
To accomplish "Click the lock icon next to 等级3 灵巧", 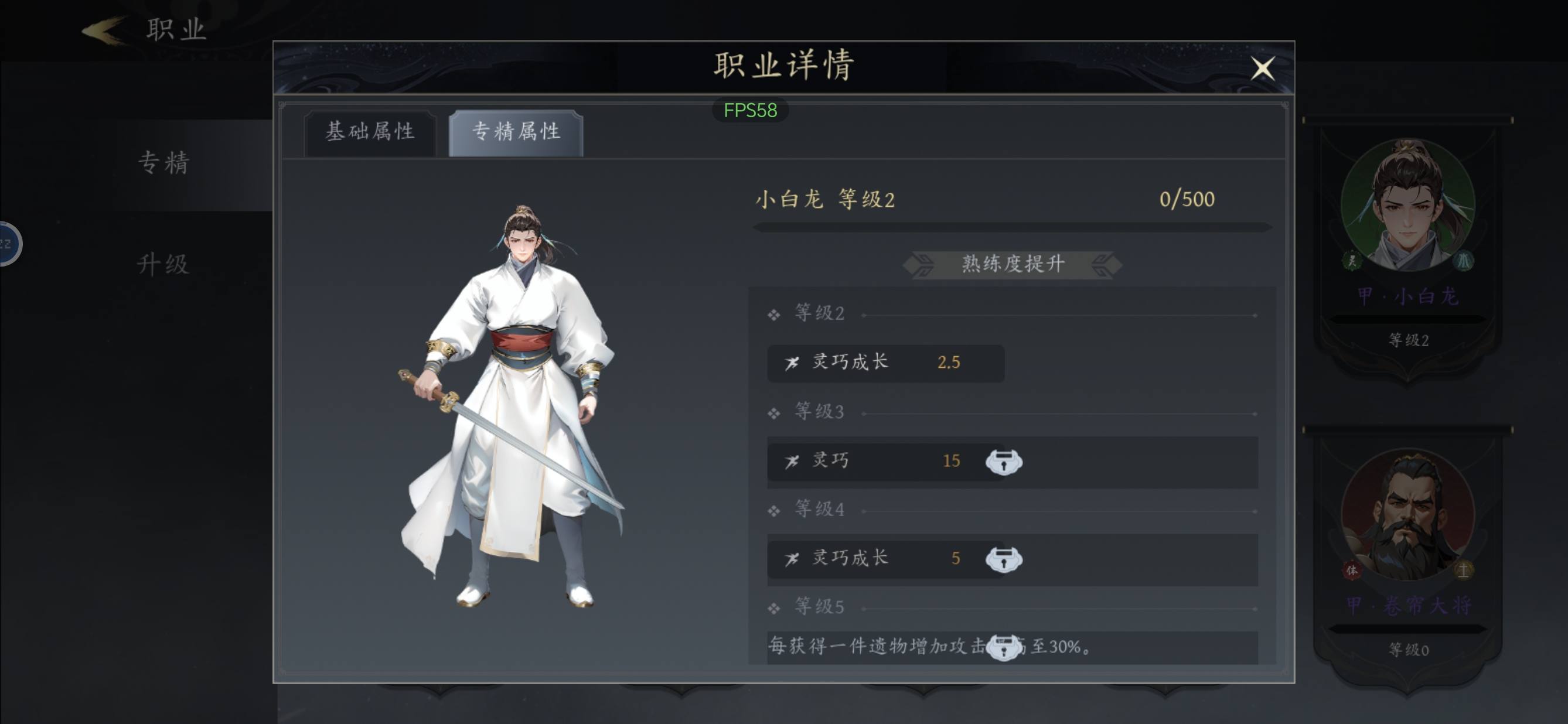I will tap(1004, 461).
